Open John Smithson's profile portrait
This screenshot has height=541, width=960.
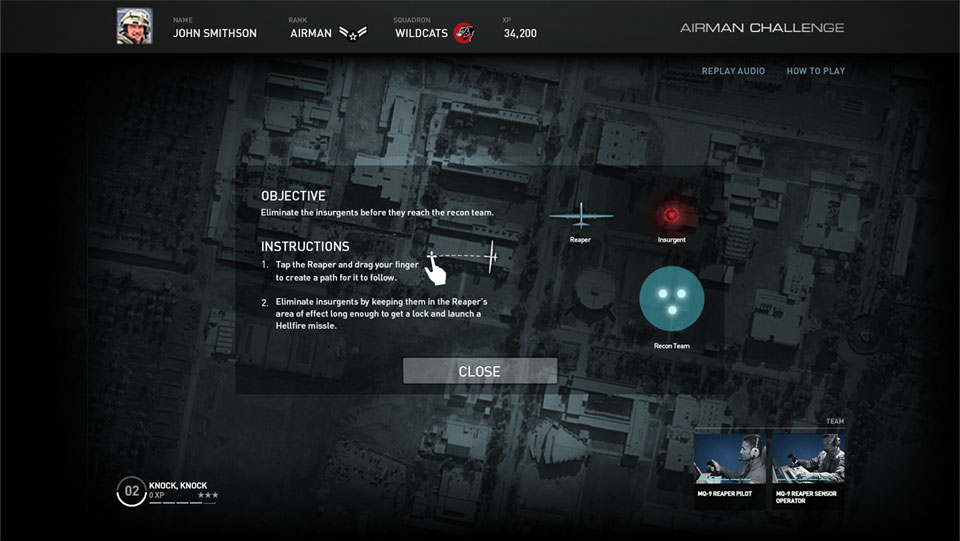pyautogui.click(x=133, y=27)
